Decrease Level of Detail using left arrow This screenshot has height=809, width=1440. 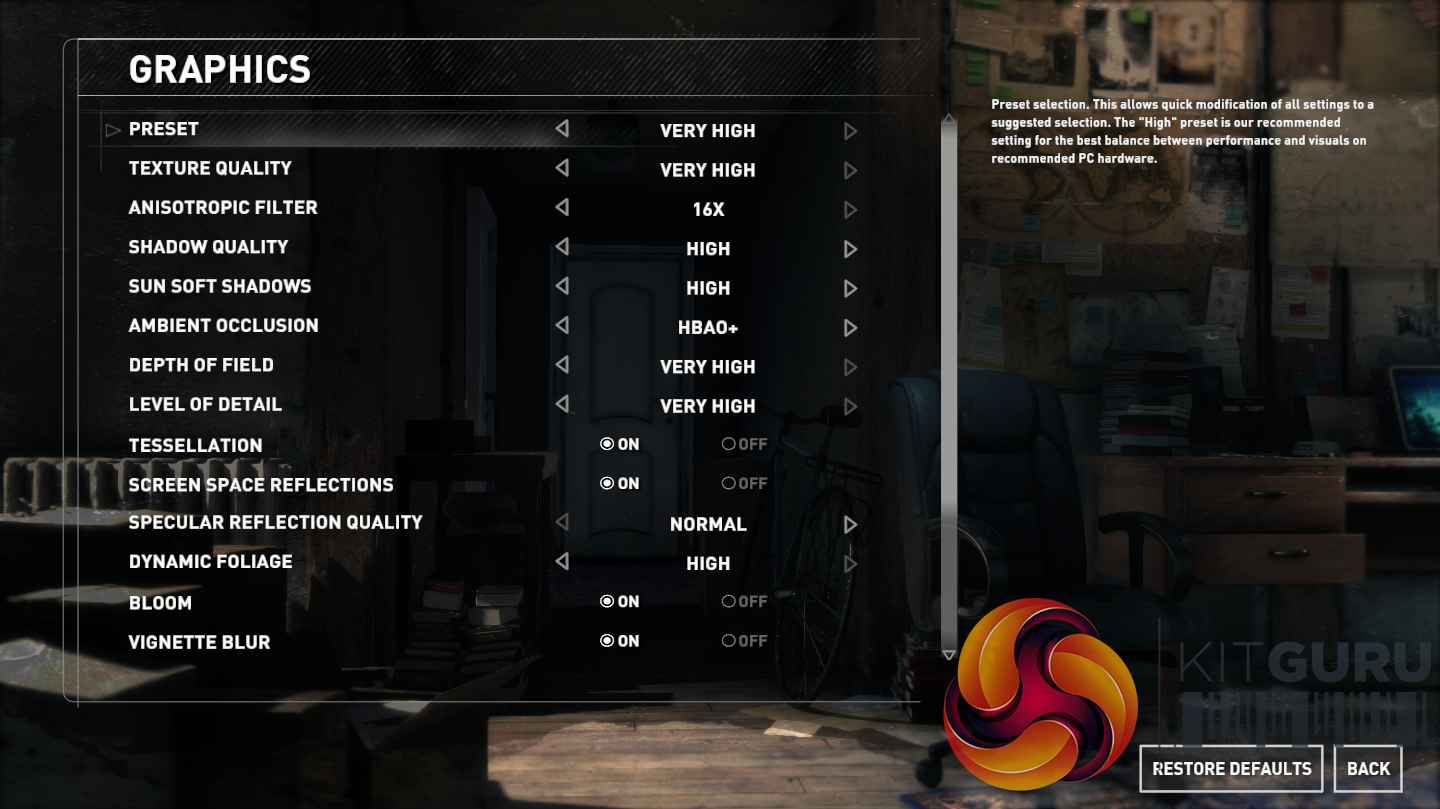pyautogui.click(x=562, y=404)
